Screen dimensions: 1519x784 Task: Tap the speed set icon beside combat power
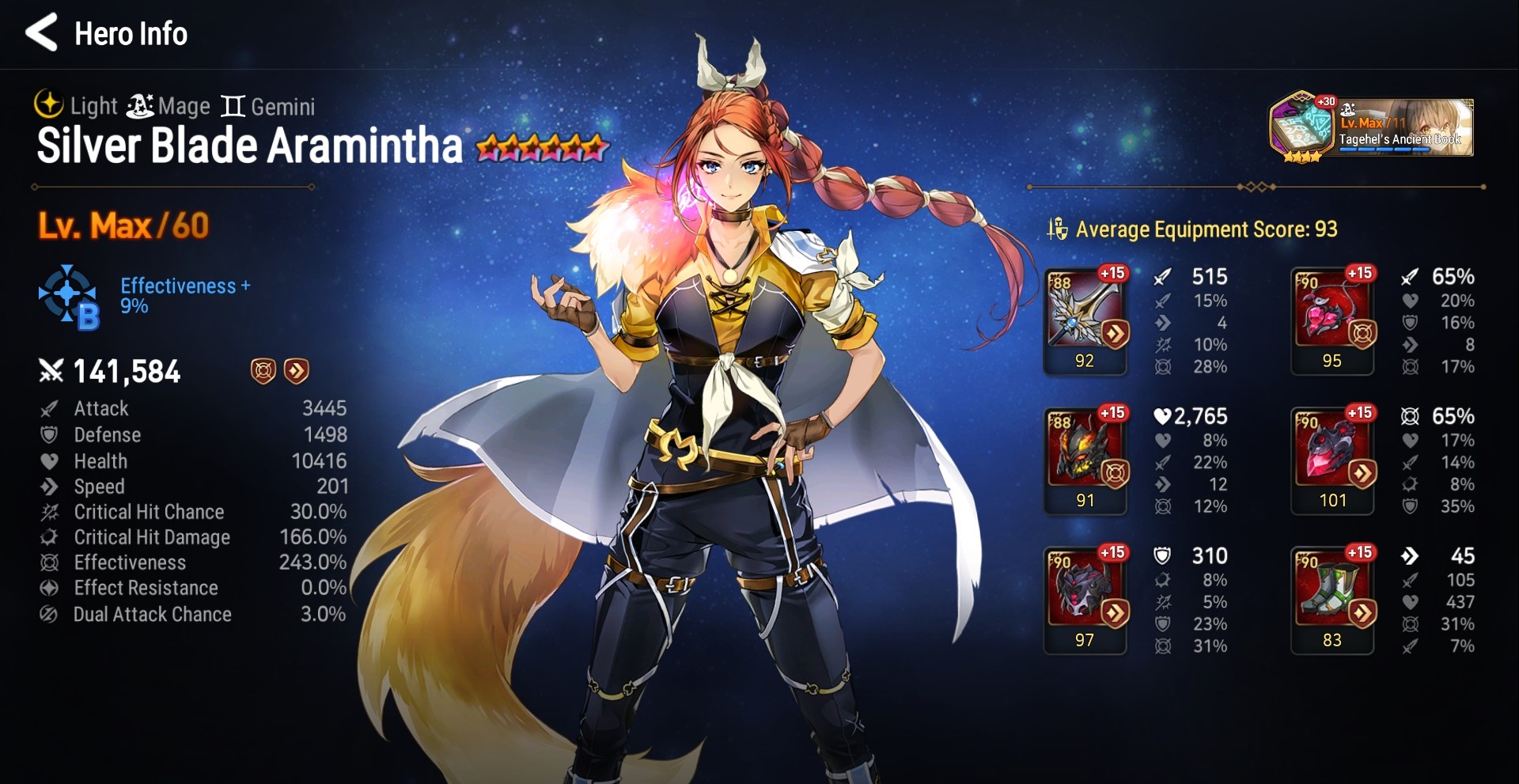[297, 370]
